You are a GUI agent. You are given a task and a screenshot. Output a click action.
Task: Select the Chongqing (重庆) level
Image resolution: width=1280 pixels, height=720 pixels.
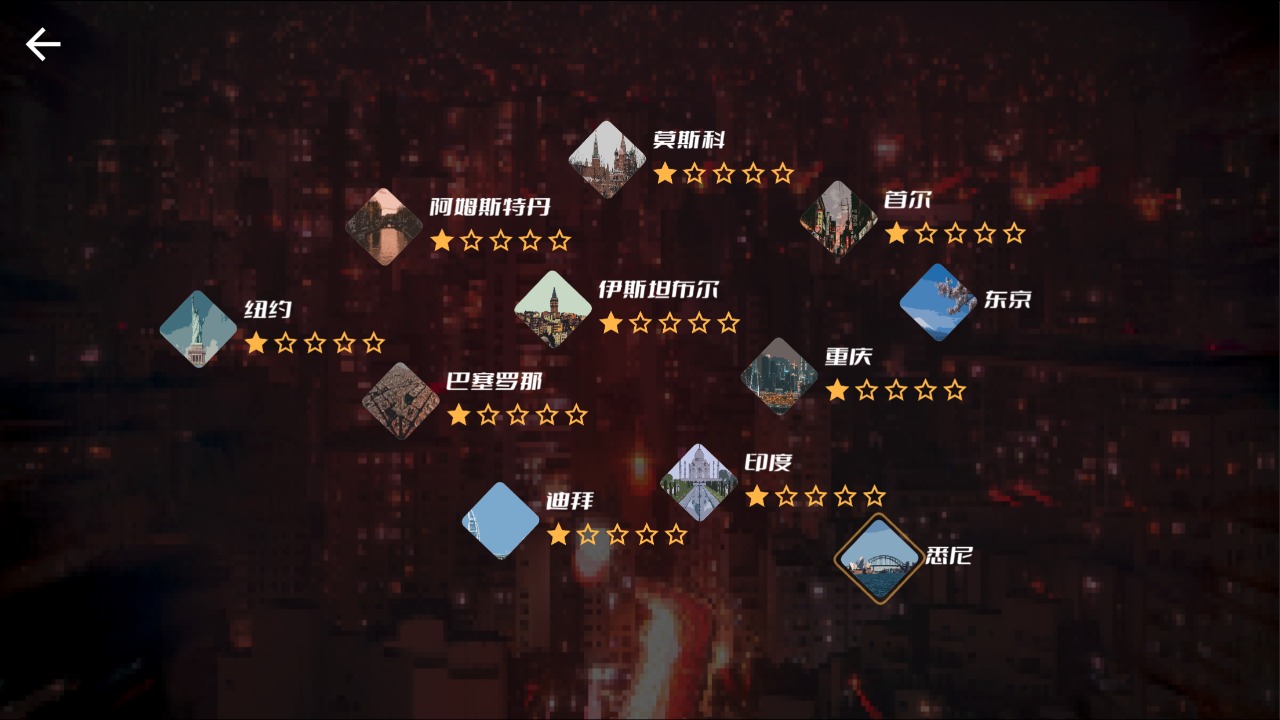[x=779, y=376]
